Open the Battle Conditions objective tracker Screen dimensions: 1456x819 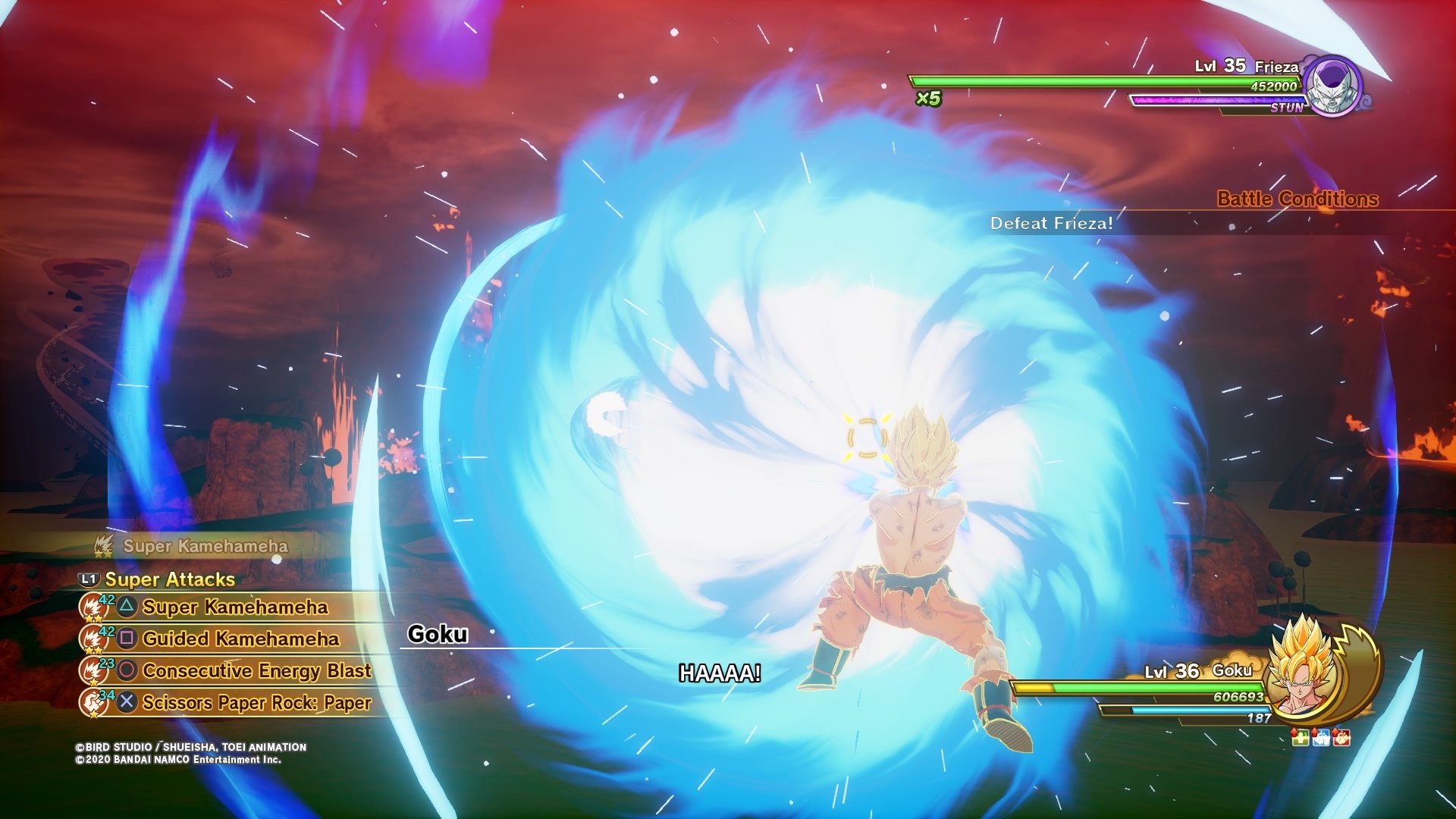(x=1297, y=199)
